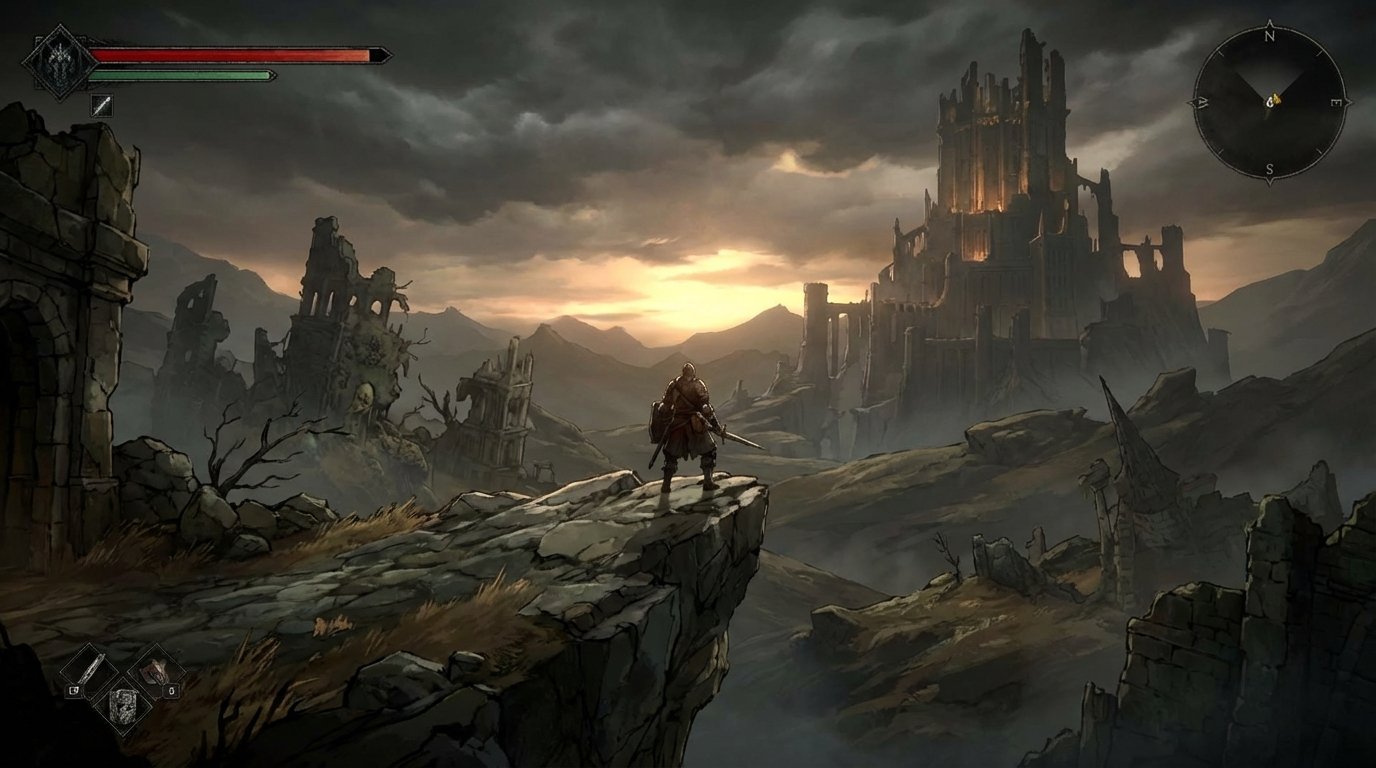
Task: Click the "0" counter badge on the axe slot
Action: pos(171,690)
